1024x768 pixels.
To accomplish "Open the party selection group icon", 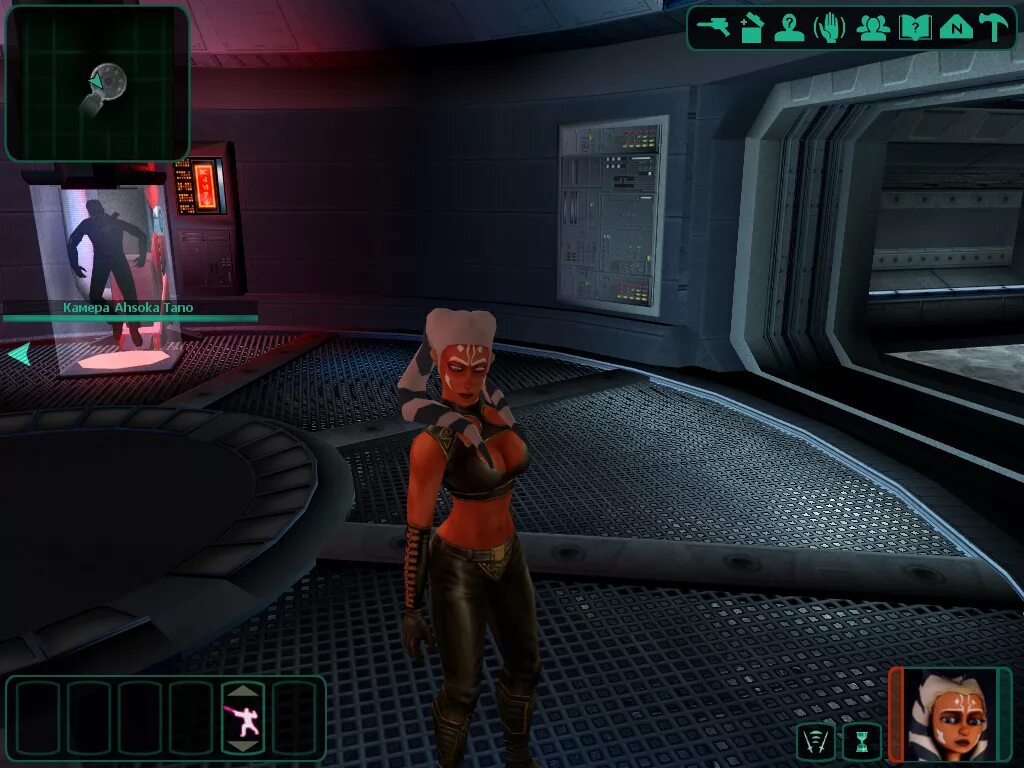I will click(x=873, y=28).
